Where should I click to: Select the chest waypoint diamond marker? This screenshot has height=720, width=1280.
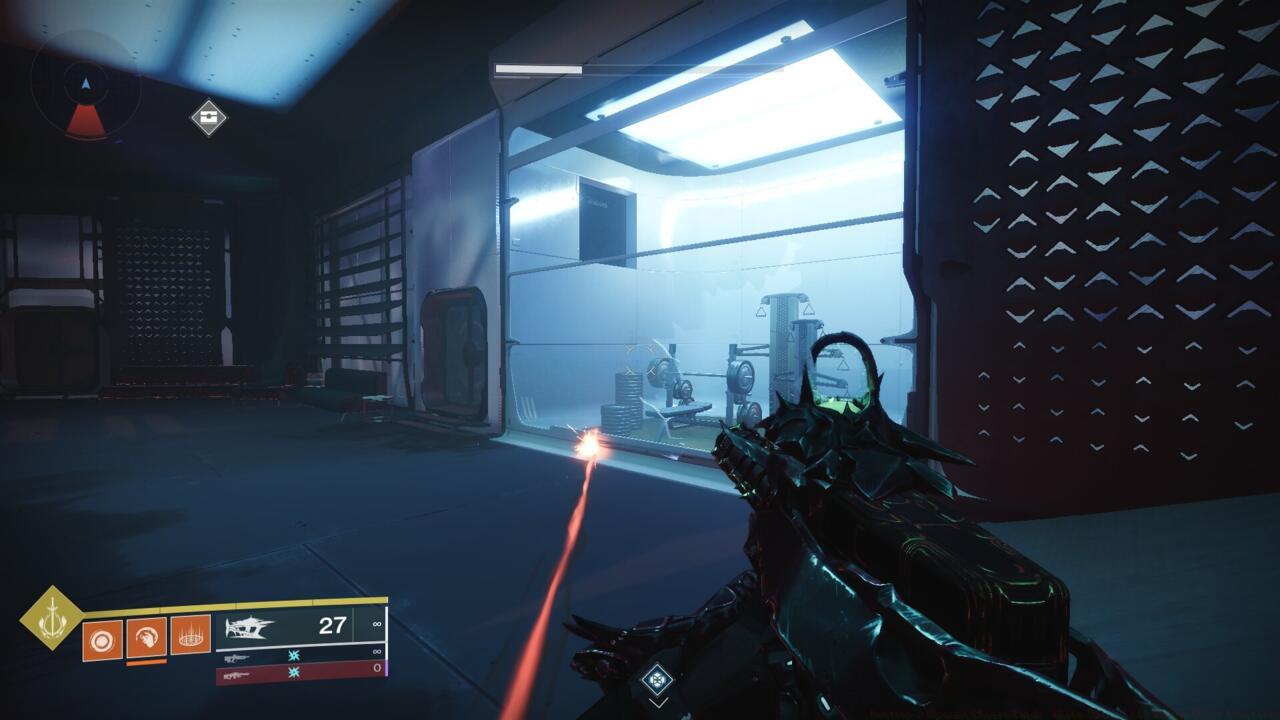[x=209, y=117]
